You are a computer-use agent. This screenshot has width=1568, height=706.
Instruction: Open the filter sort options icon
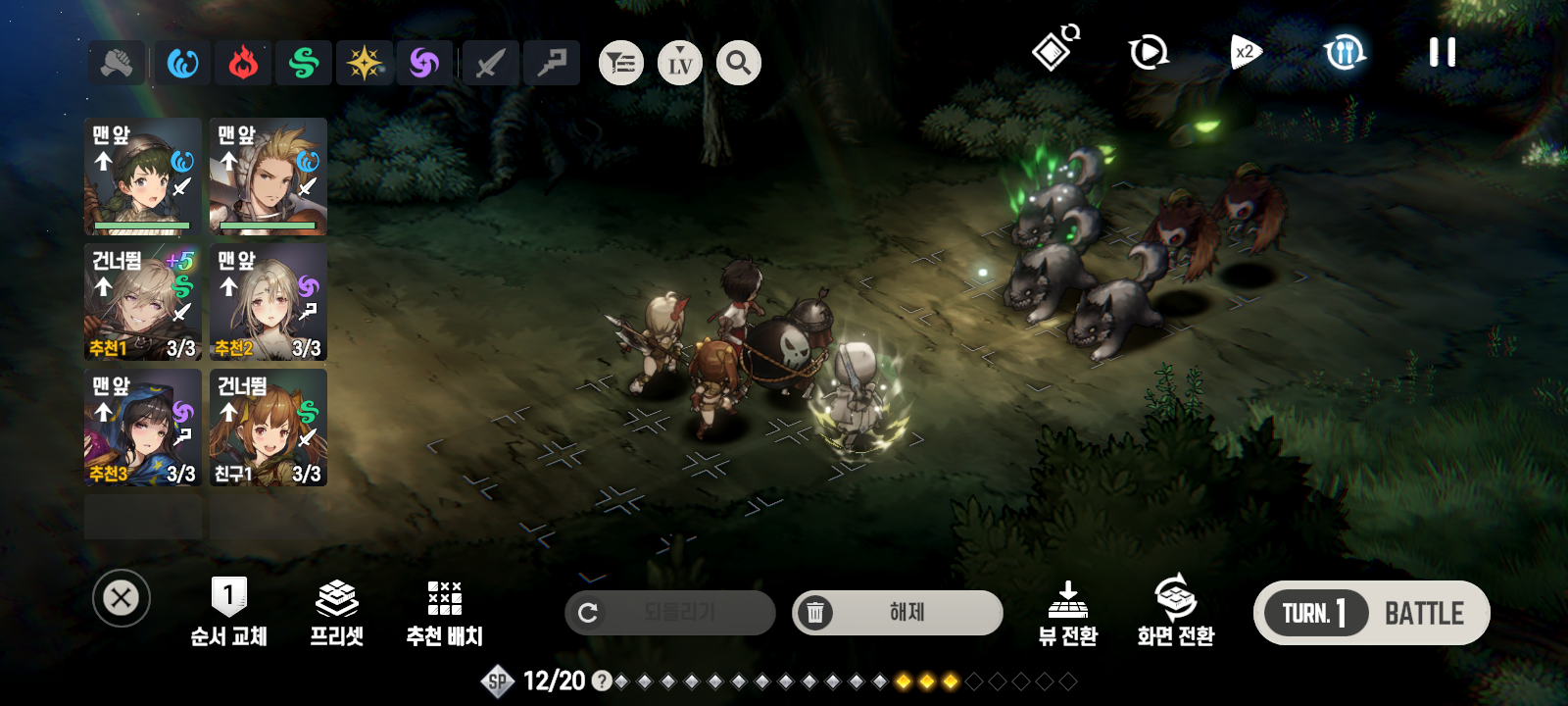tap(621, 62)
